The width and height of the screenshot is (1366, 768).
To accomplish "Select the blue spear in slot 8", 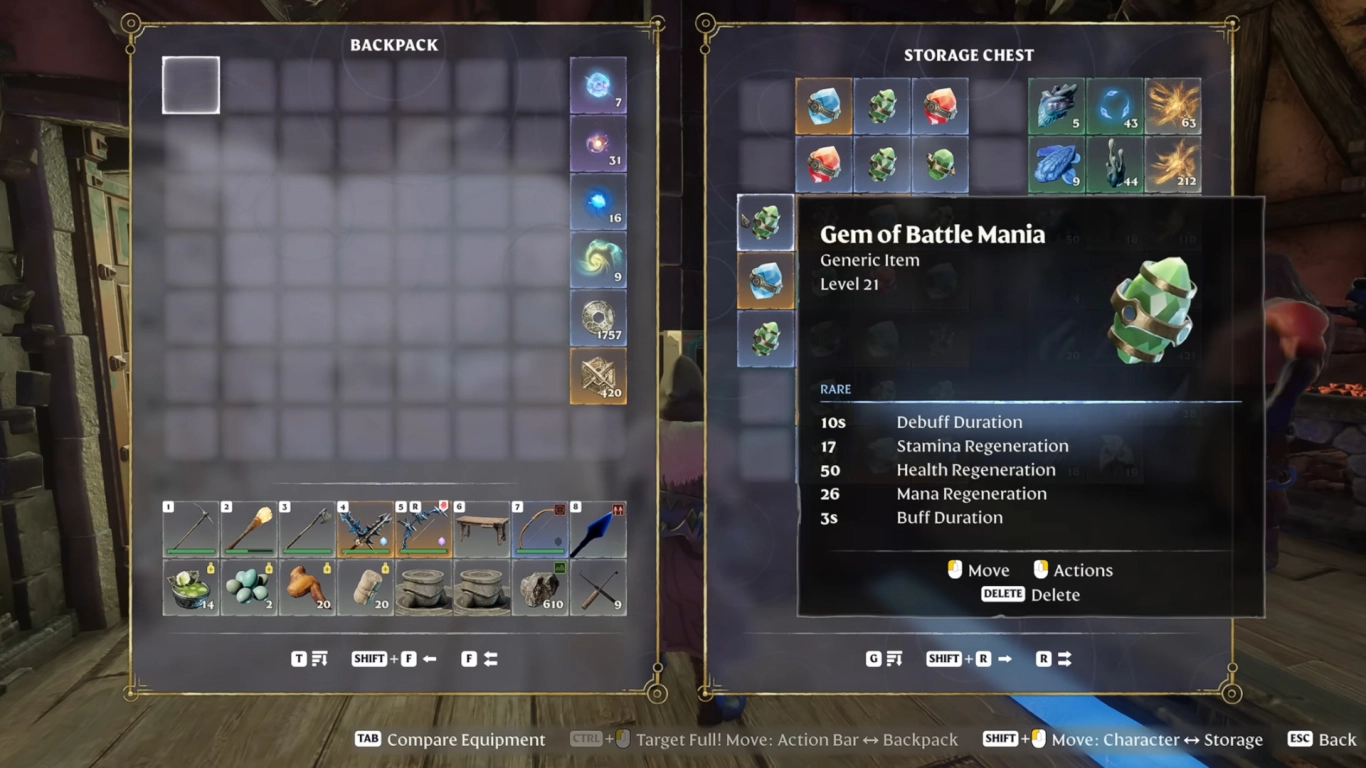I will pyautogui.click(x=598, y=524).
